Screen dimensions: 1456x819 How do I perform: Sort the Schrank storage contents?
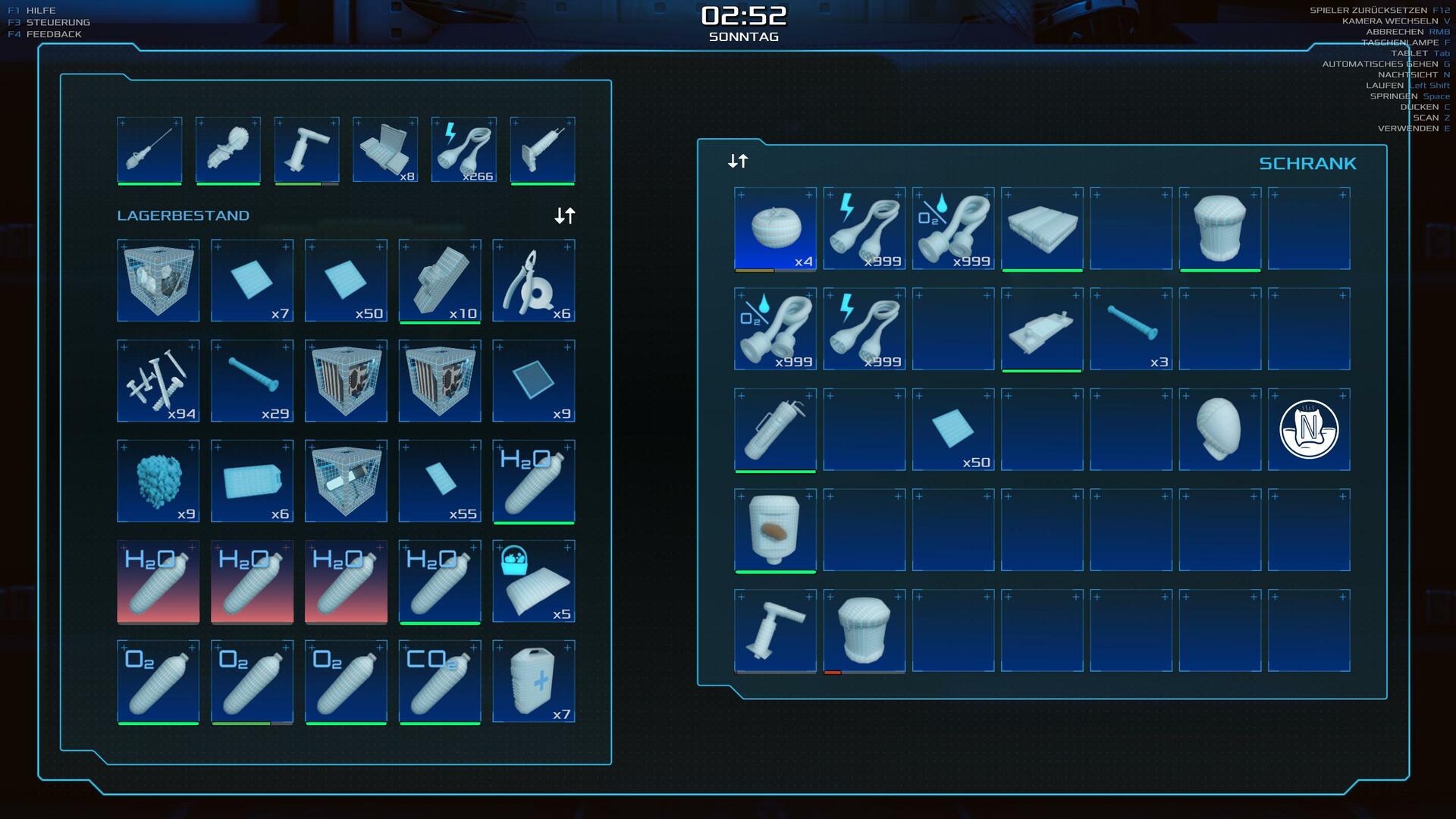click(x=738, y=161)
